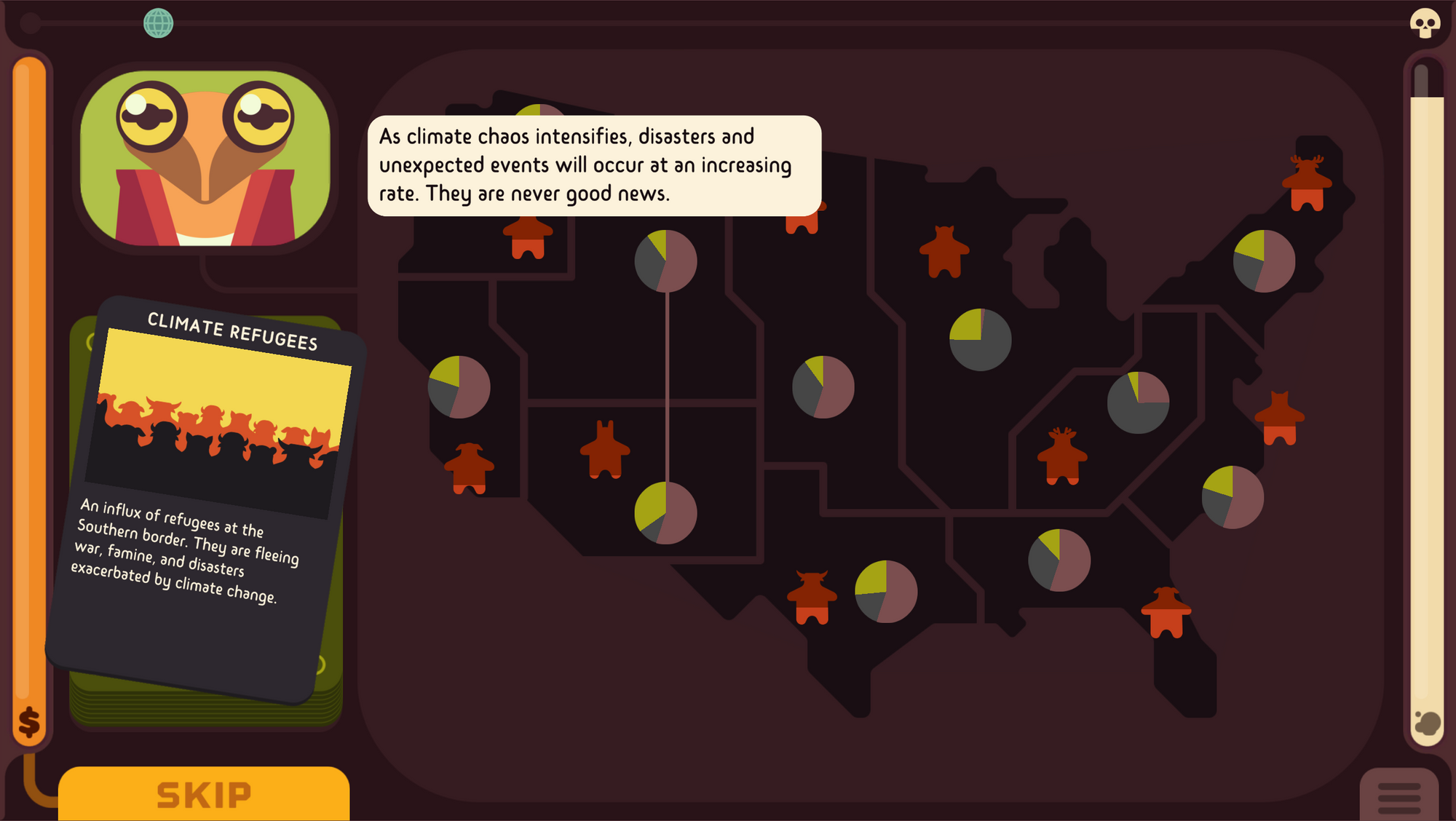Click the red house token in the Northwest
Screen dimensions: 1456x821
click(528, 240)
